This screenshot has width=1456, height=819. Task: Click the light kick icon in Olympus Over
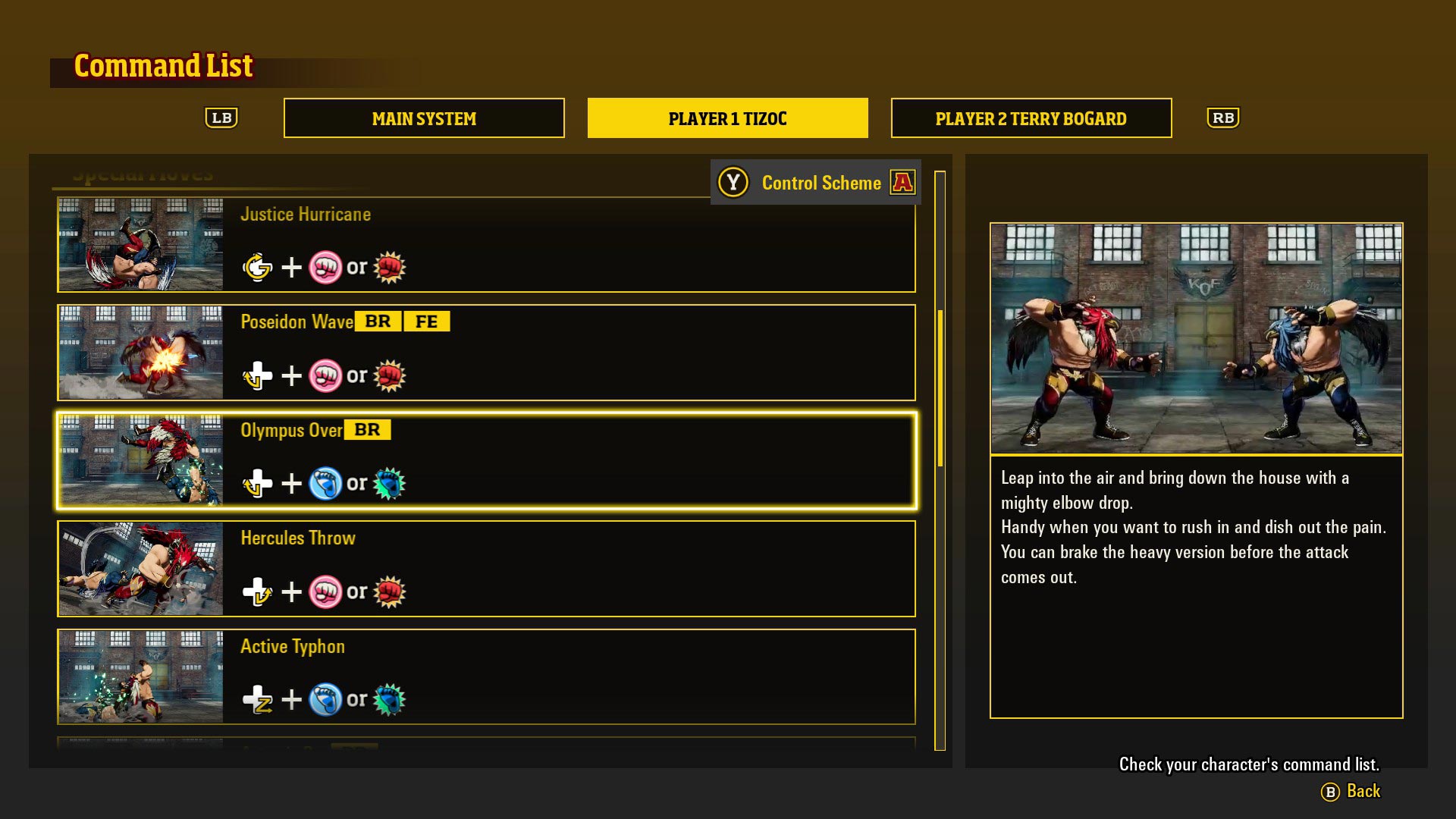click(325, 484)
